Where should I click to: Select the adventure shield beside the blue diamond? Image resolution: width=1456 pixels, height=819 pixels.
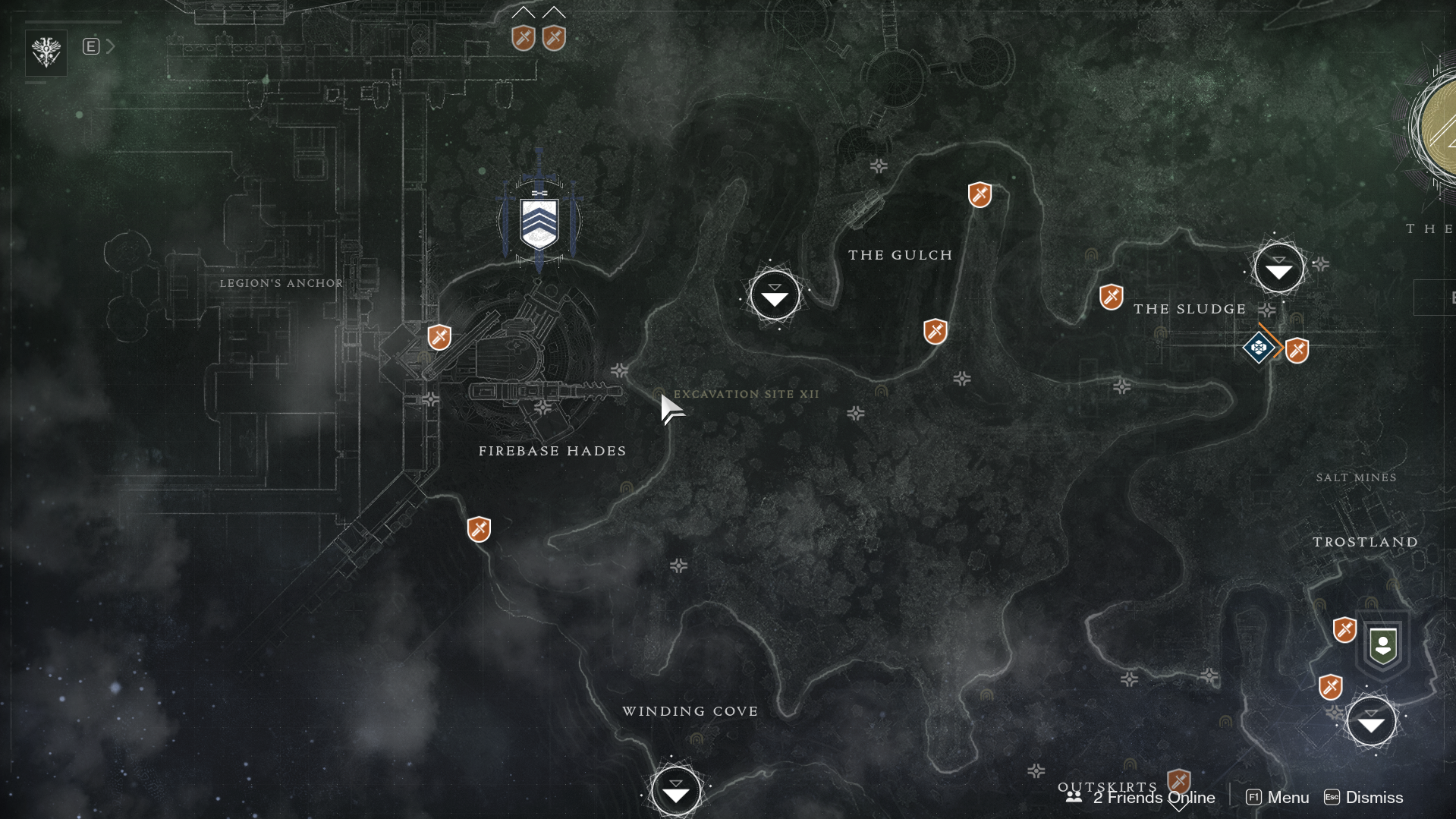[1297, 351]
